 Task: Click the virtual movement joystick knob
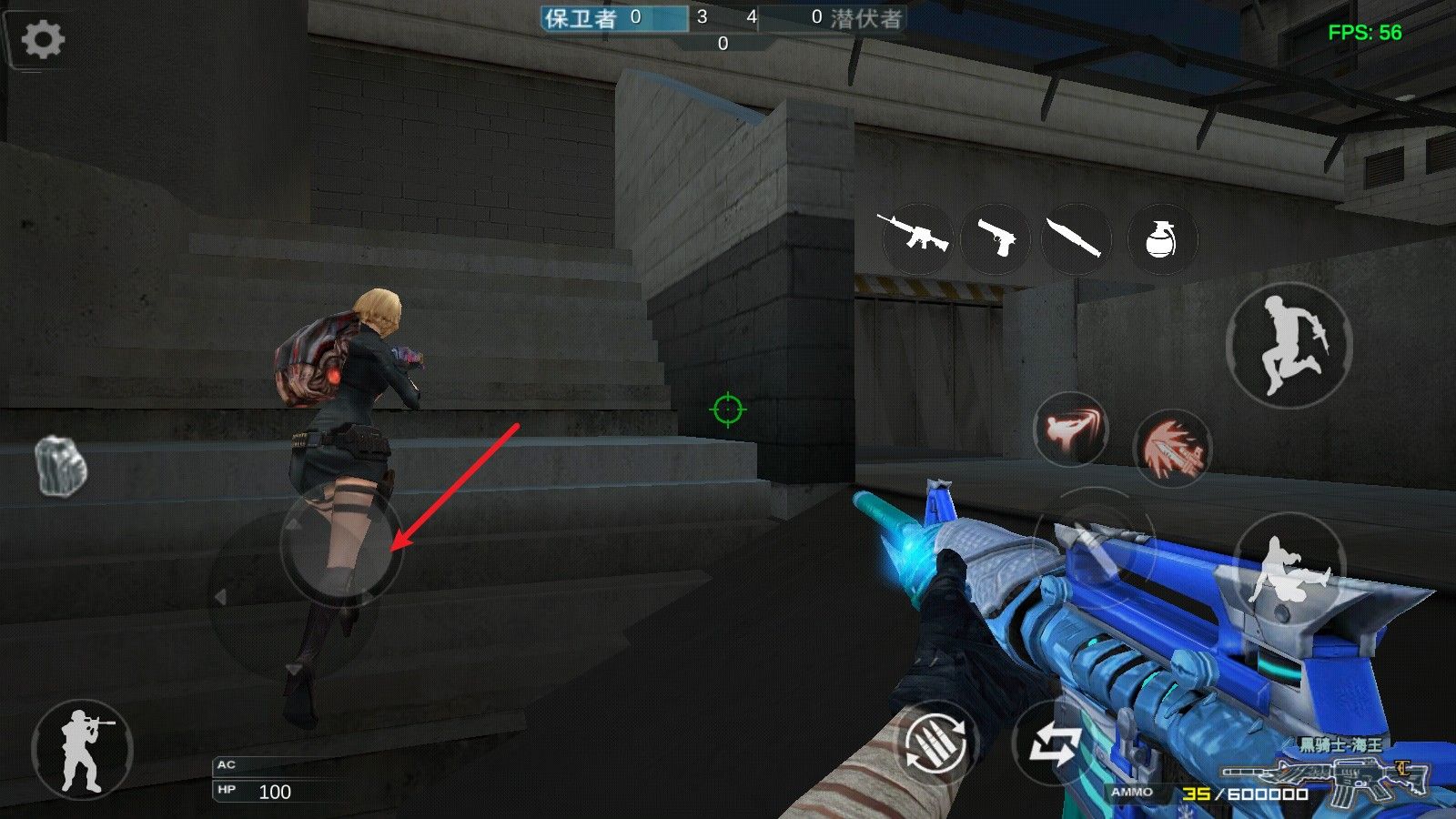pos(340,546)
